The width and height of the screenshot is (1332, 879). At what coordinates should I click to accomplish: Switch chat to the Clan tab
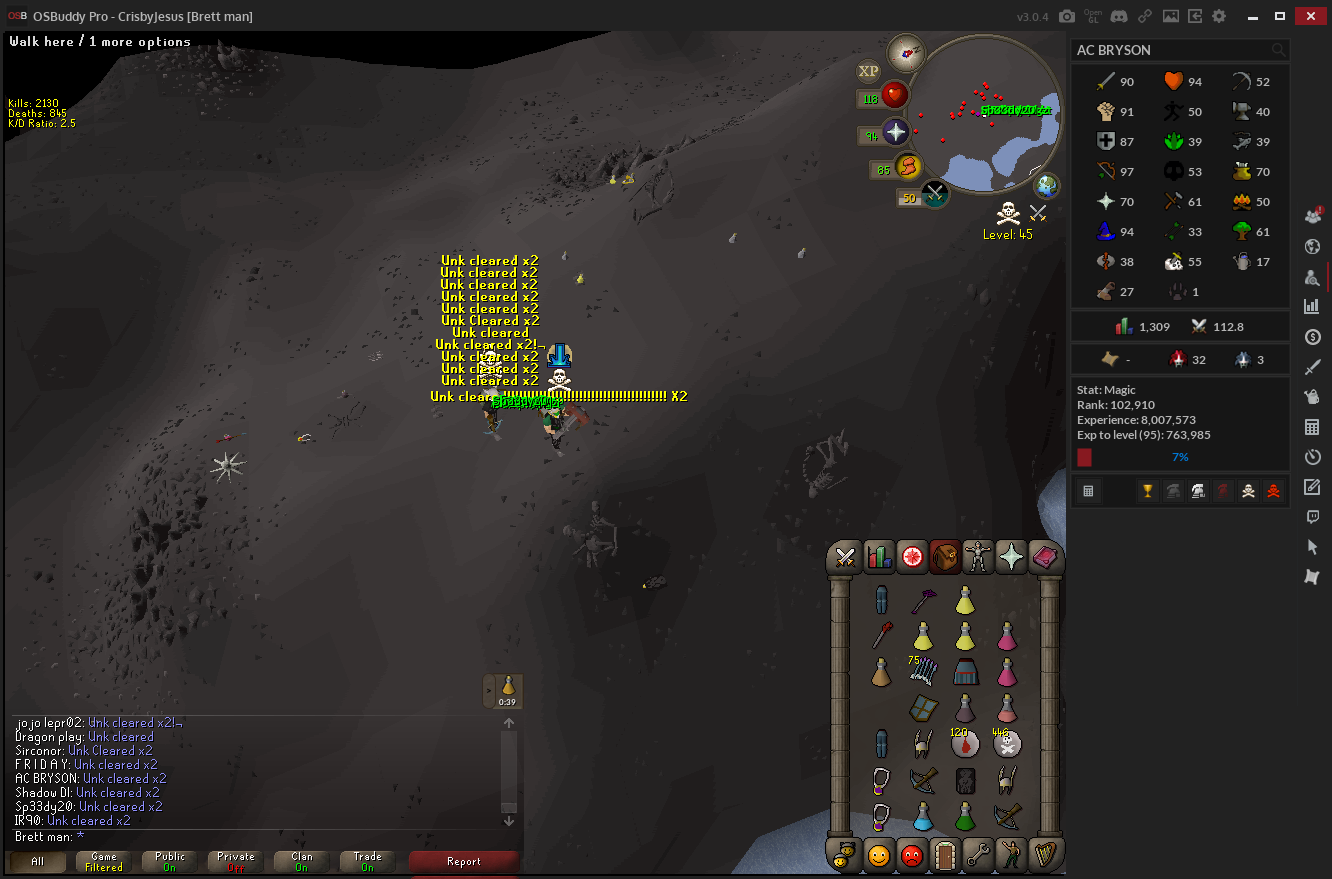[302, 861]
